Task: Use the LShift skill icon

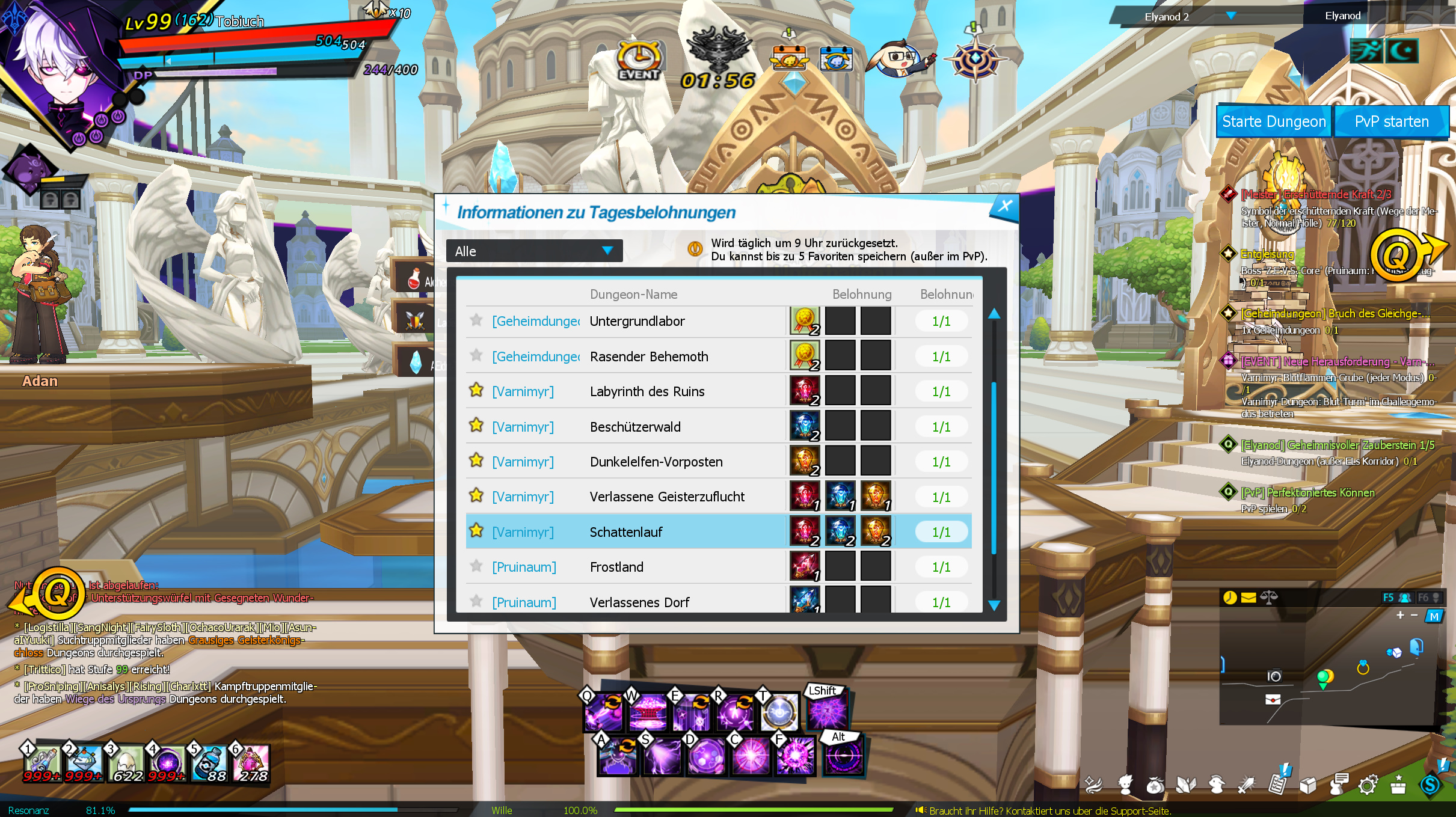Action: [x=826, y=711]
